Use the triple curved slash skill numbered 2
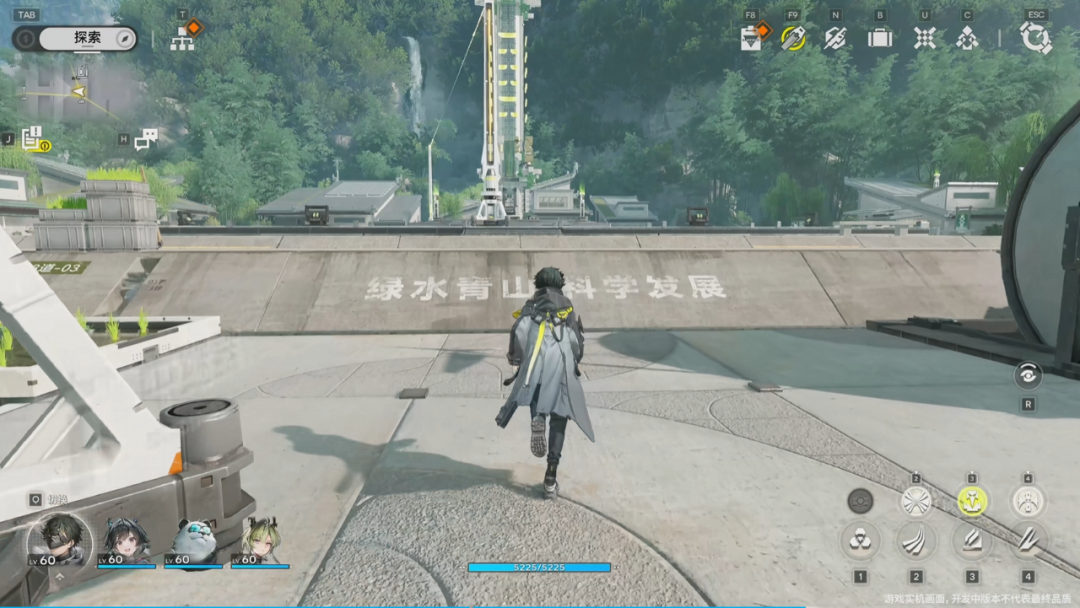This screenshot has width=1080, height=608. tap(916, 541)
